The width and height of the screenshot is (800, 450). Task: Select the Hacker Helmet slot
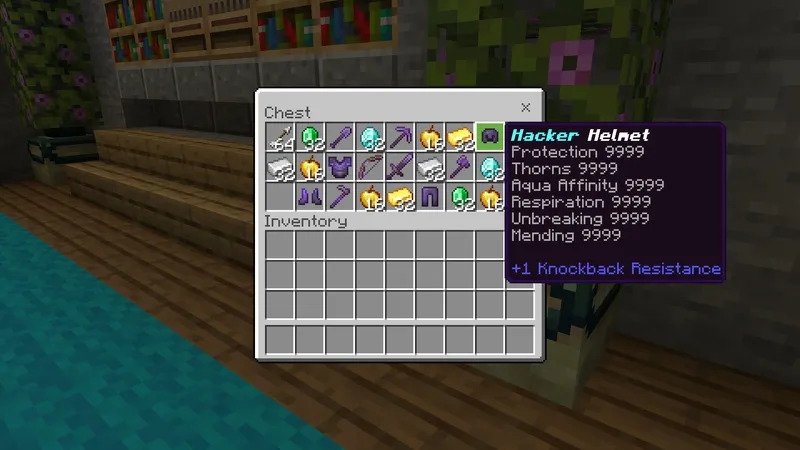[490, 136]
